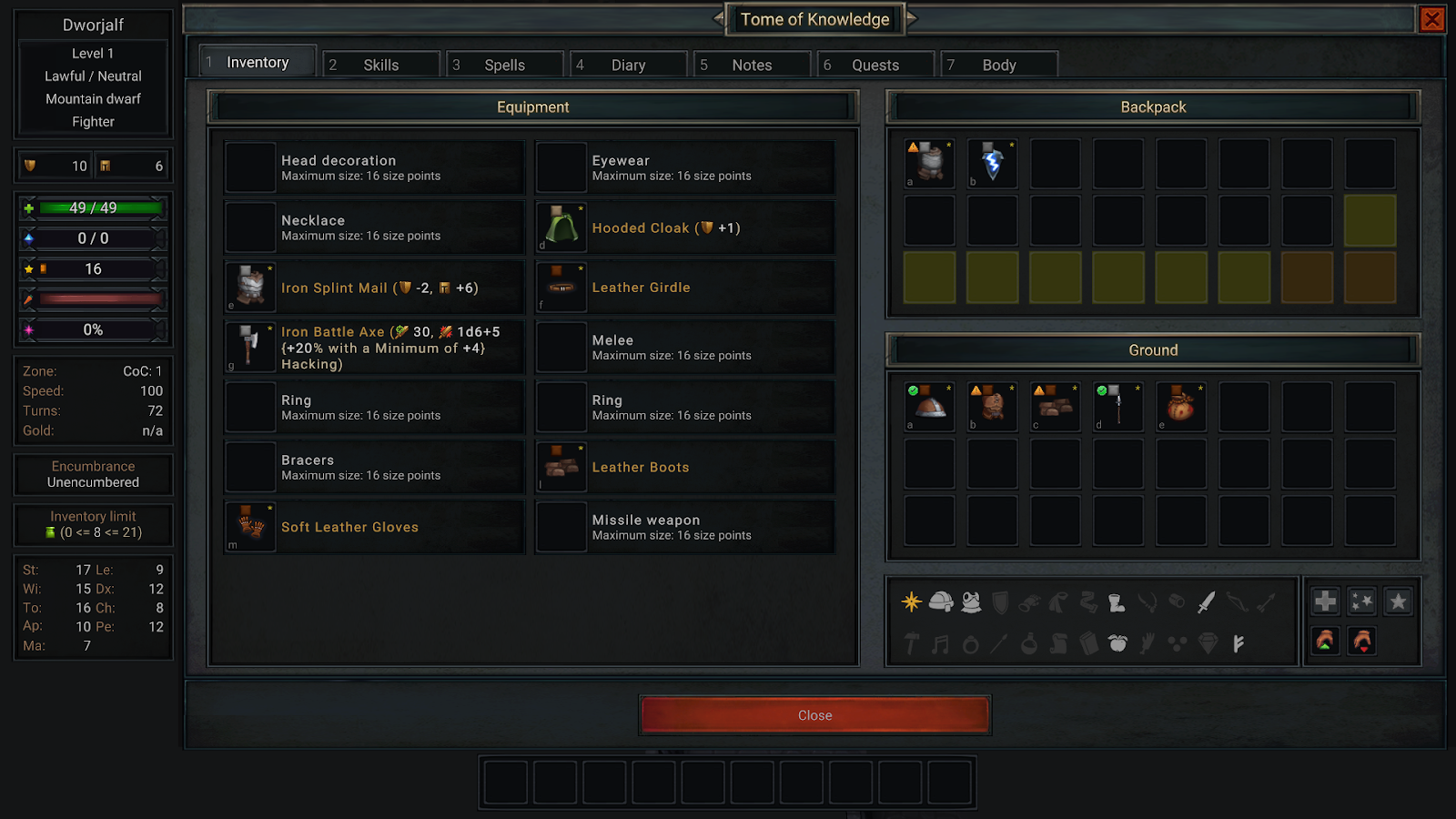Image resolution: width=1456 pixels, height=819 pixels.
Task: Choose the spear item on the ground
Action: 1117,407
